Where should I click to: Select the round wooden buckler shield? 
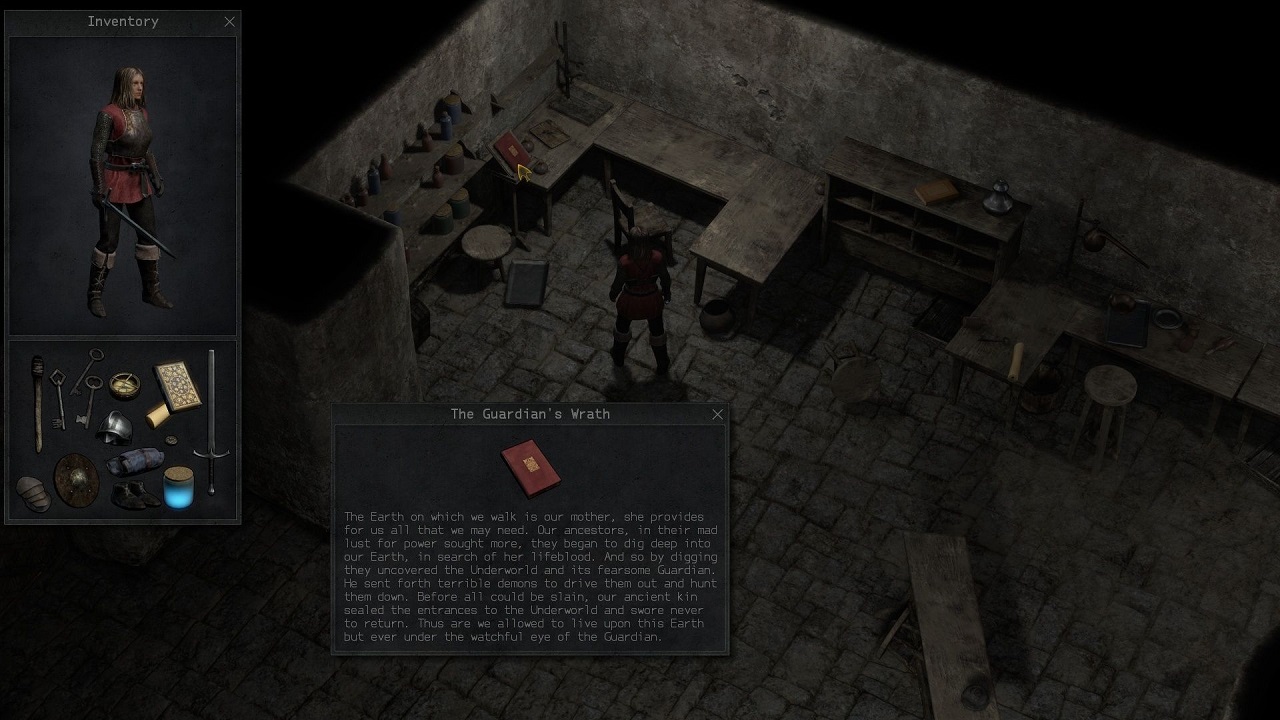(76, 479)
